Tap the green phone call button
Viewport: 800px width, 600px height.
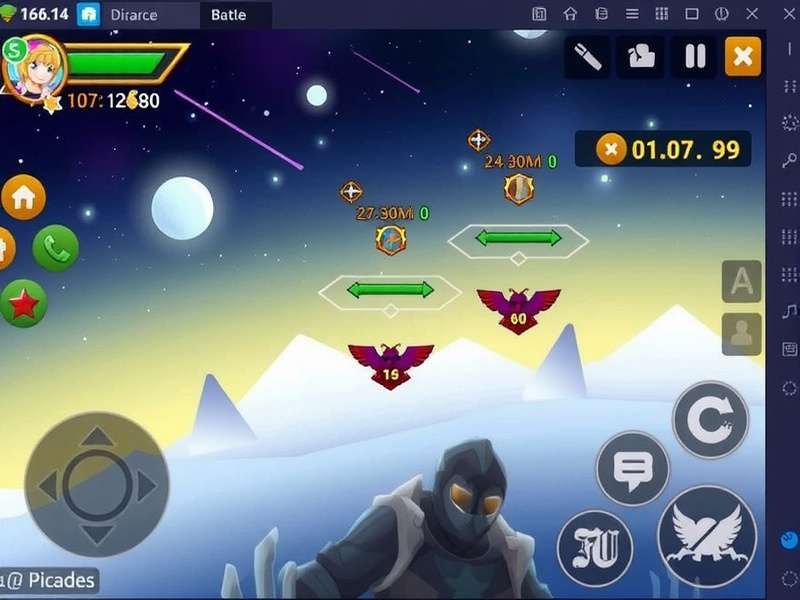[56, 248]
